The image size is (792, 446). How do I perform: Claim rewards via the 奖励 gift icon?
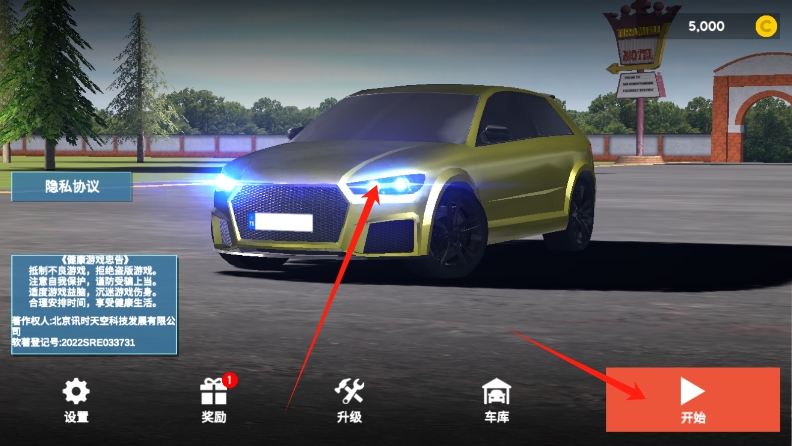pos(214,400)
